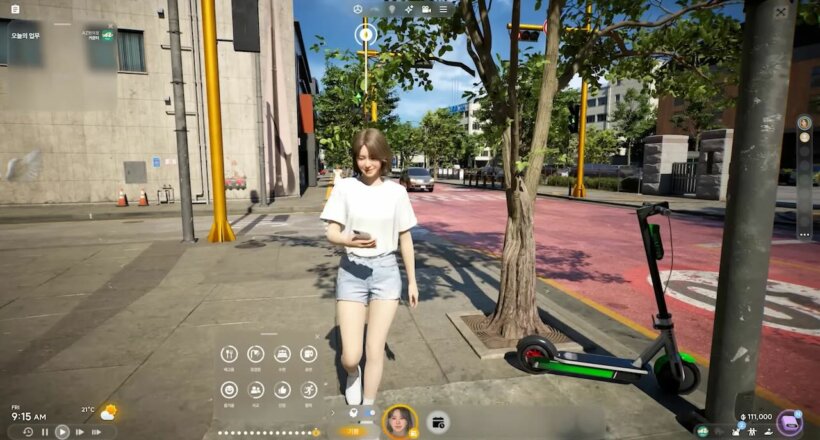Switch to fast-forward speed
820x440 pixels.
click(x=79, y=432)
